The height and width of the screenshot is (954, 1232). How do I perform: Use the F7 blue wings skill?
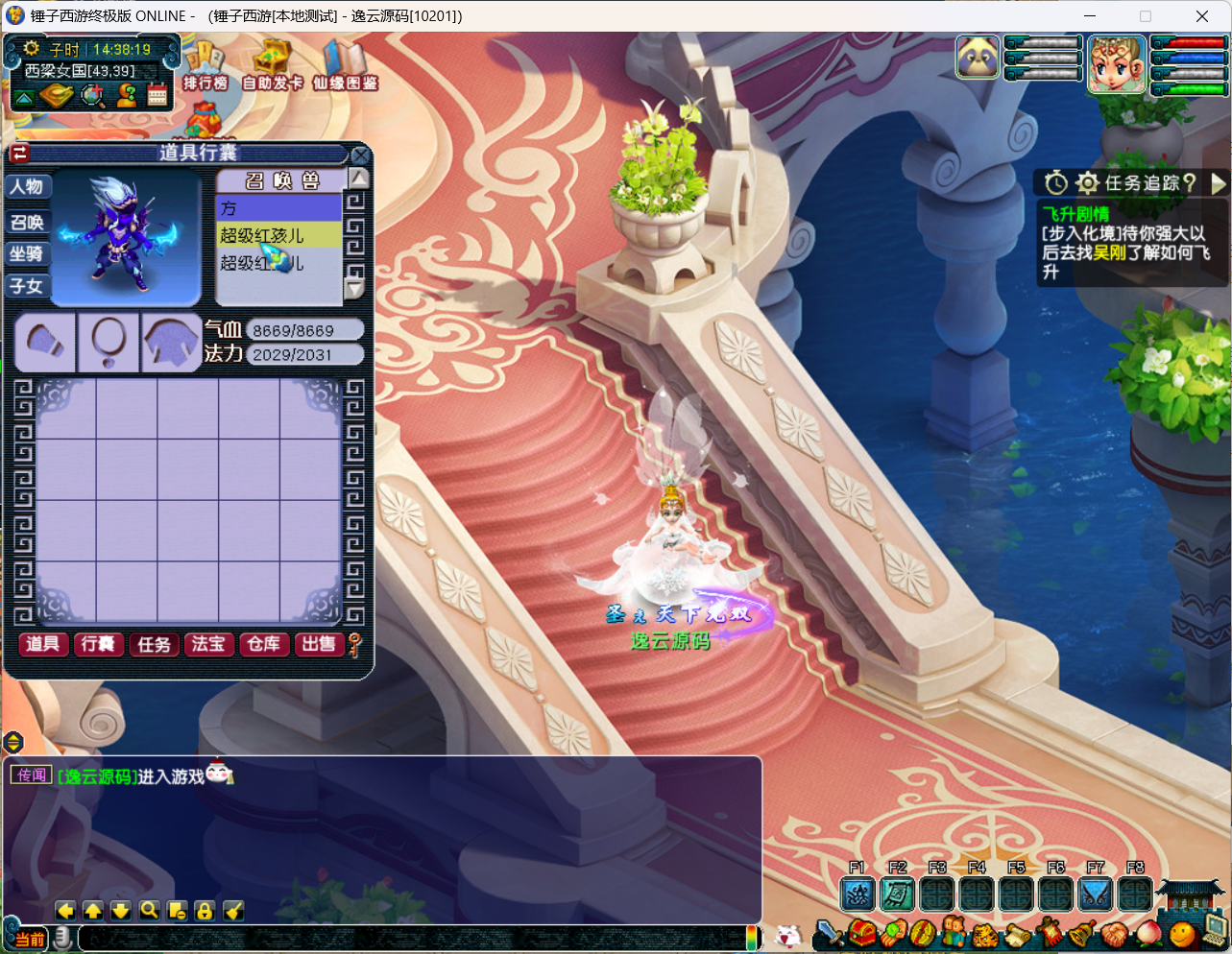point(1096,894)
